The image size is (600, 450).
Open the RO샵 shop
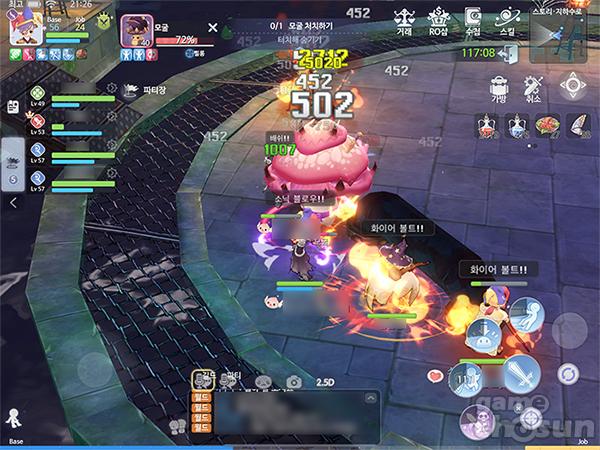coord(438,19)
